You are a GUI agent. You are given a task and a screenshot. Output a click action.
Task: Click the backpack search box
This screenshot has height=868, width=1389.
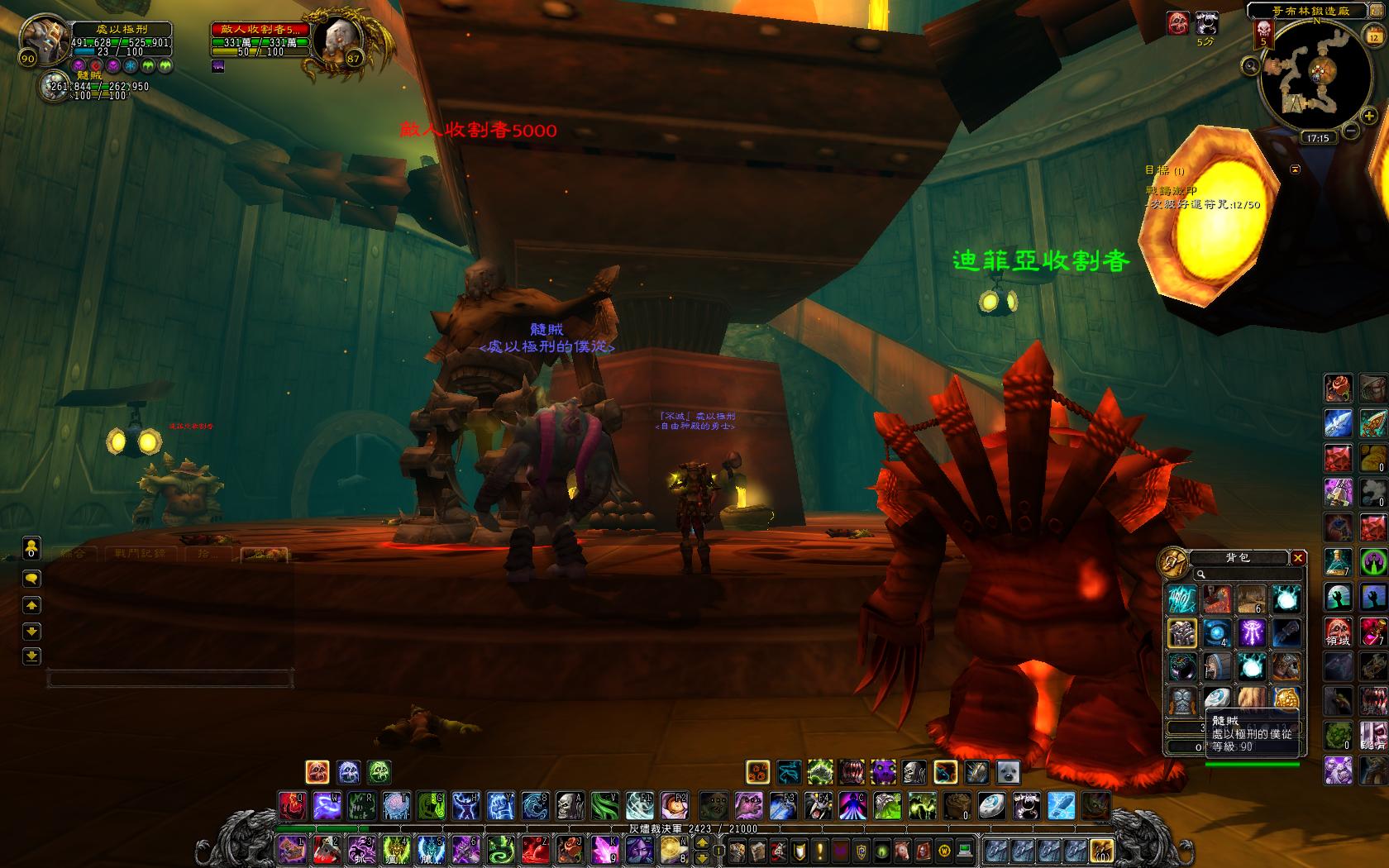pyautogui.click(x=1240, y=574)
